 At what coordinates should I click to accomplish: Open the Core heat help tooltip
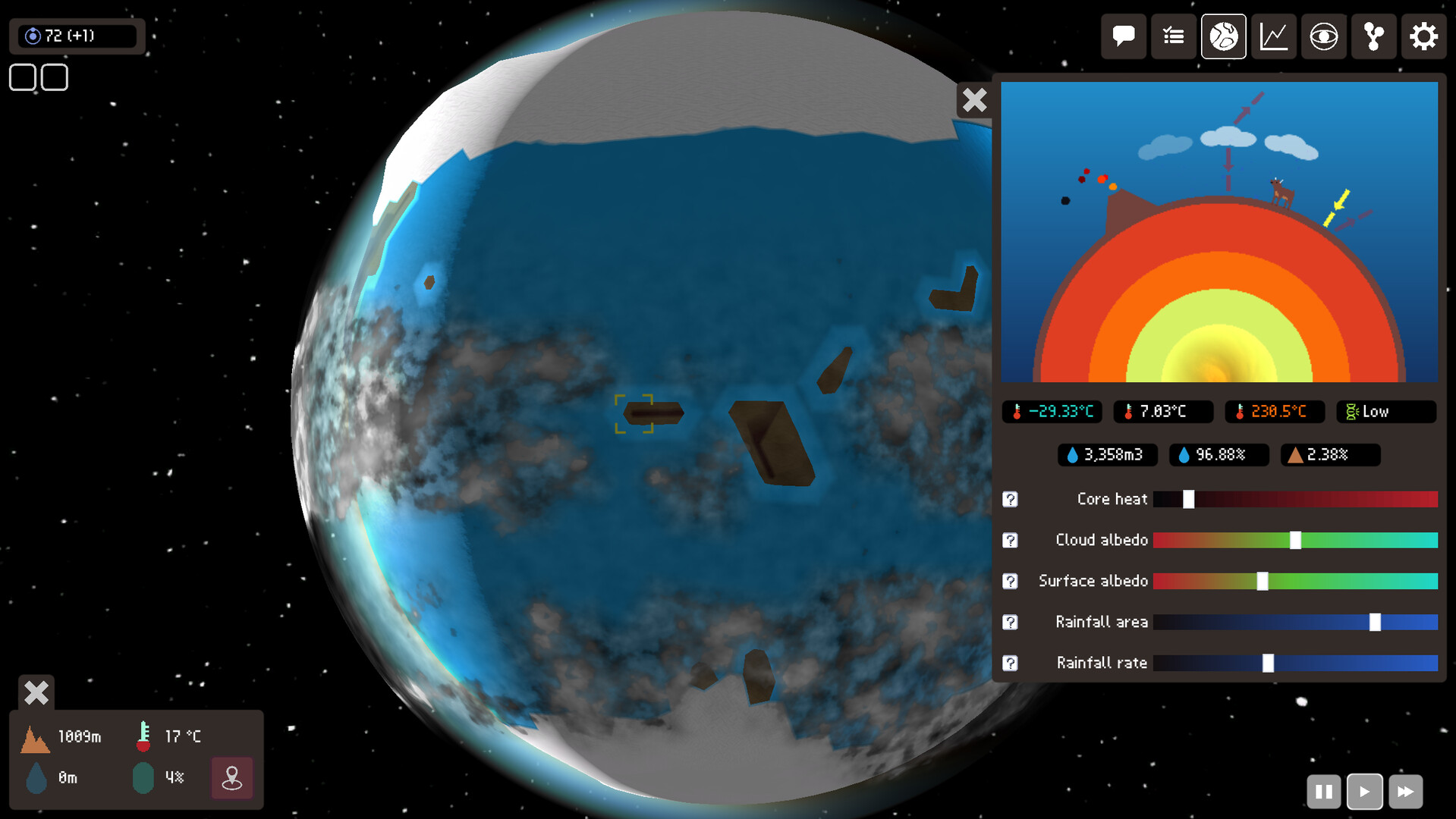(1011, 499)
